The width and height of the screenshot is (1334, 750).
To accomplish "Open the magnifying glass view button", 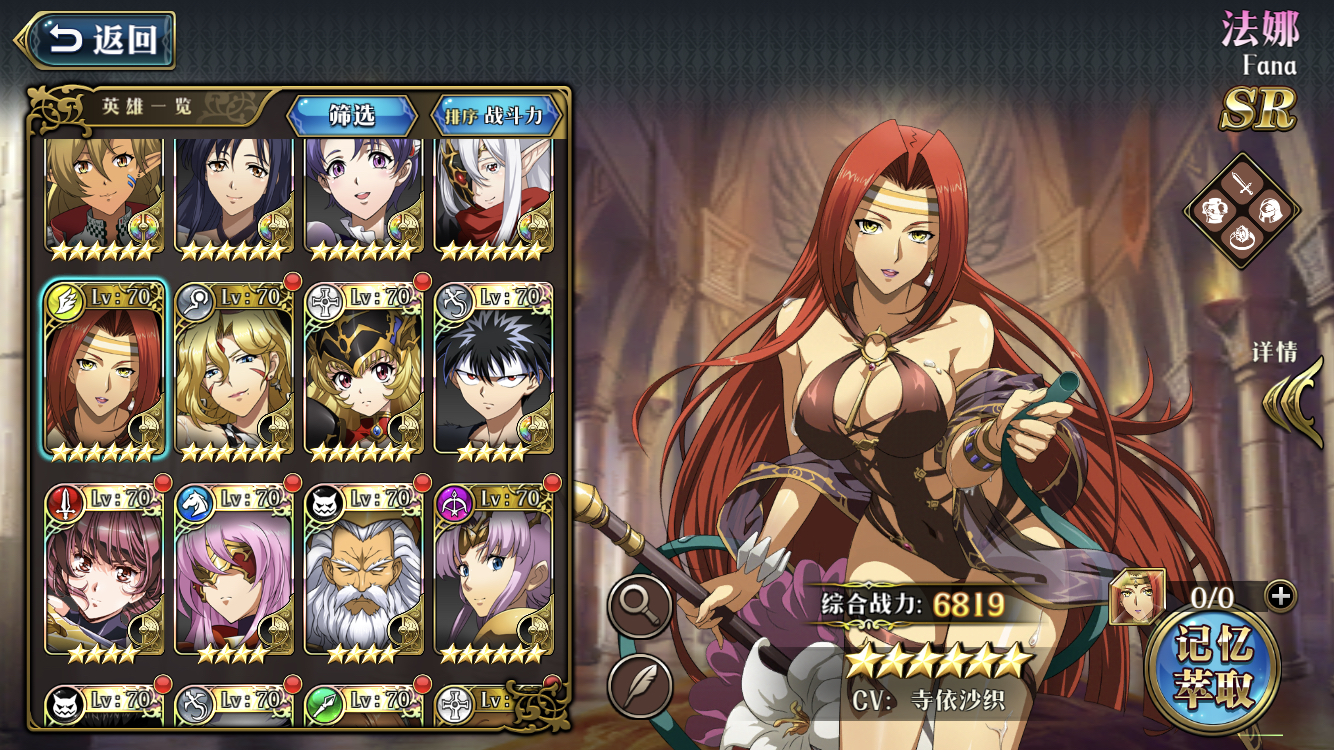I will tap(640, 605).
